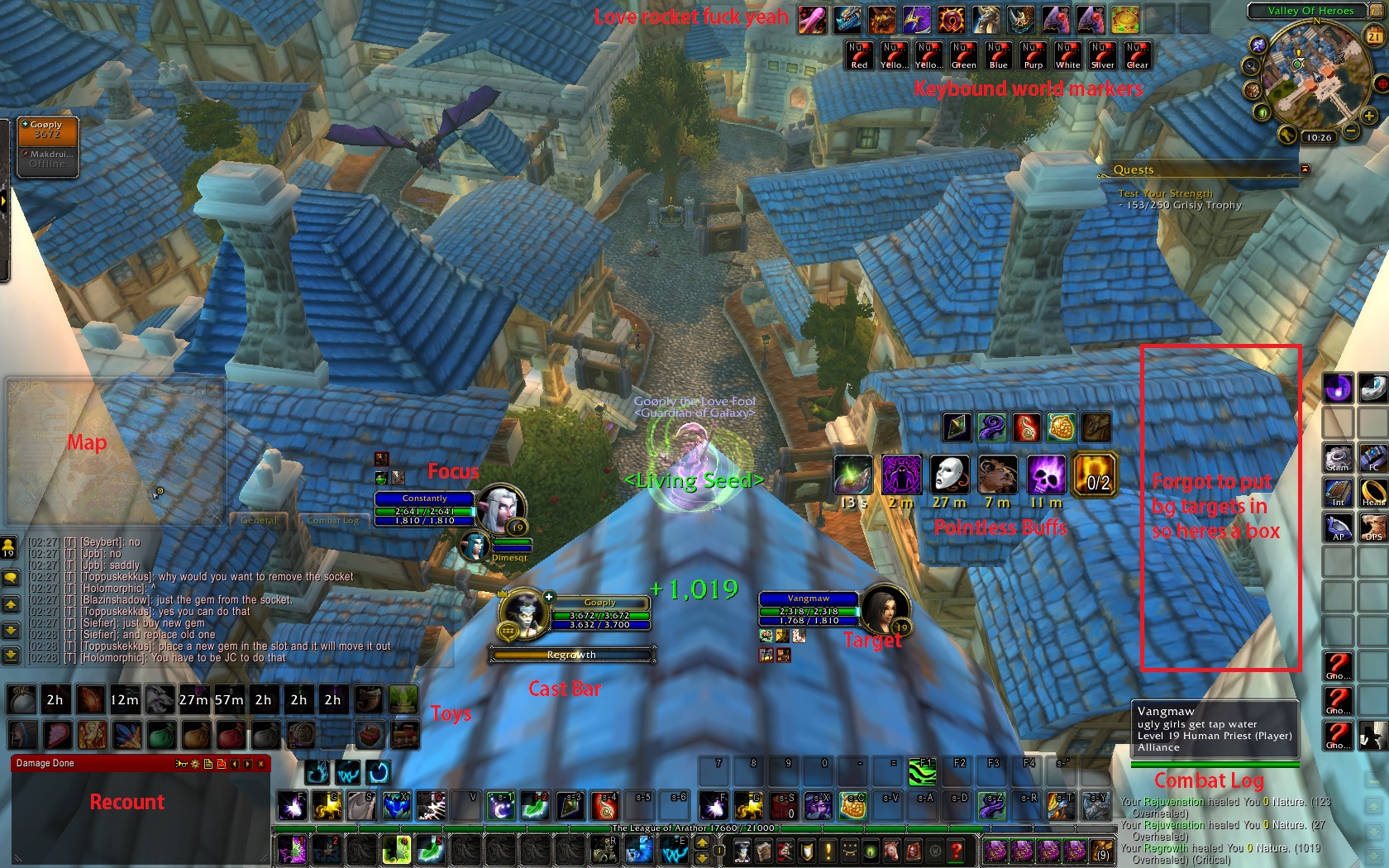Collapse the Quests tracker
1389x868 pixels.
tap(1305, 169)
